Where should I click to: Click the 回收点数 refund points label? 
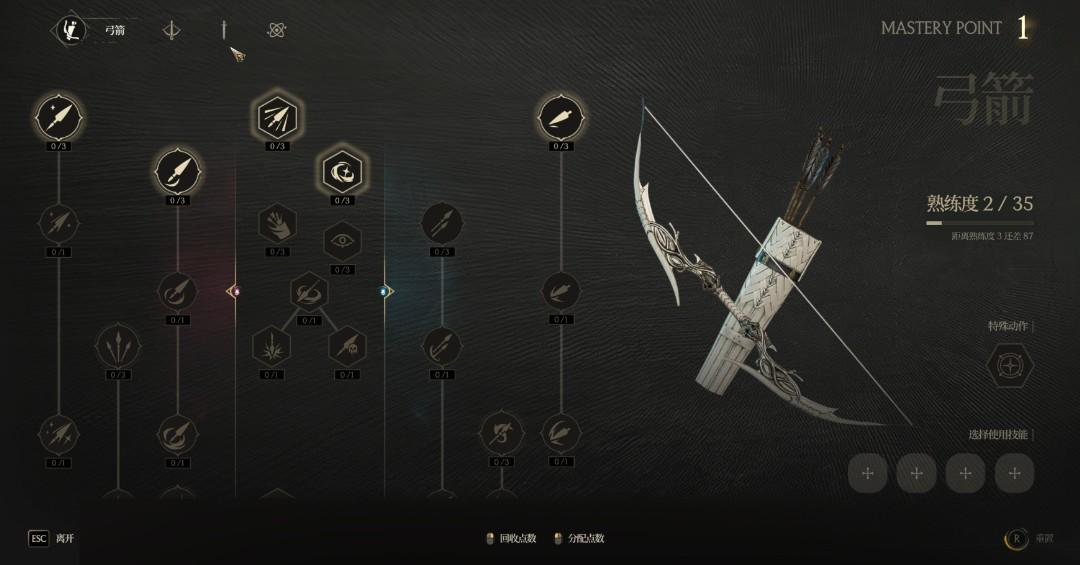[x=518, y=539]
